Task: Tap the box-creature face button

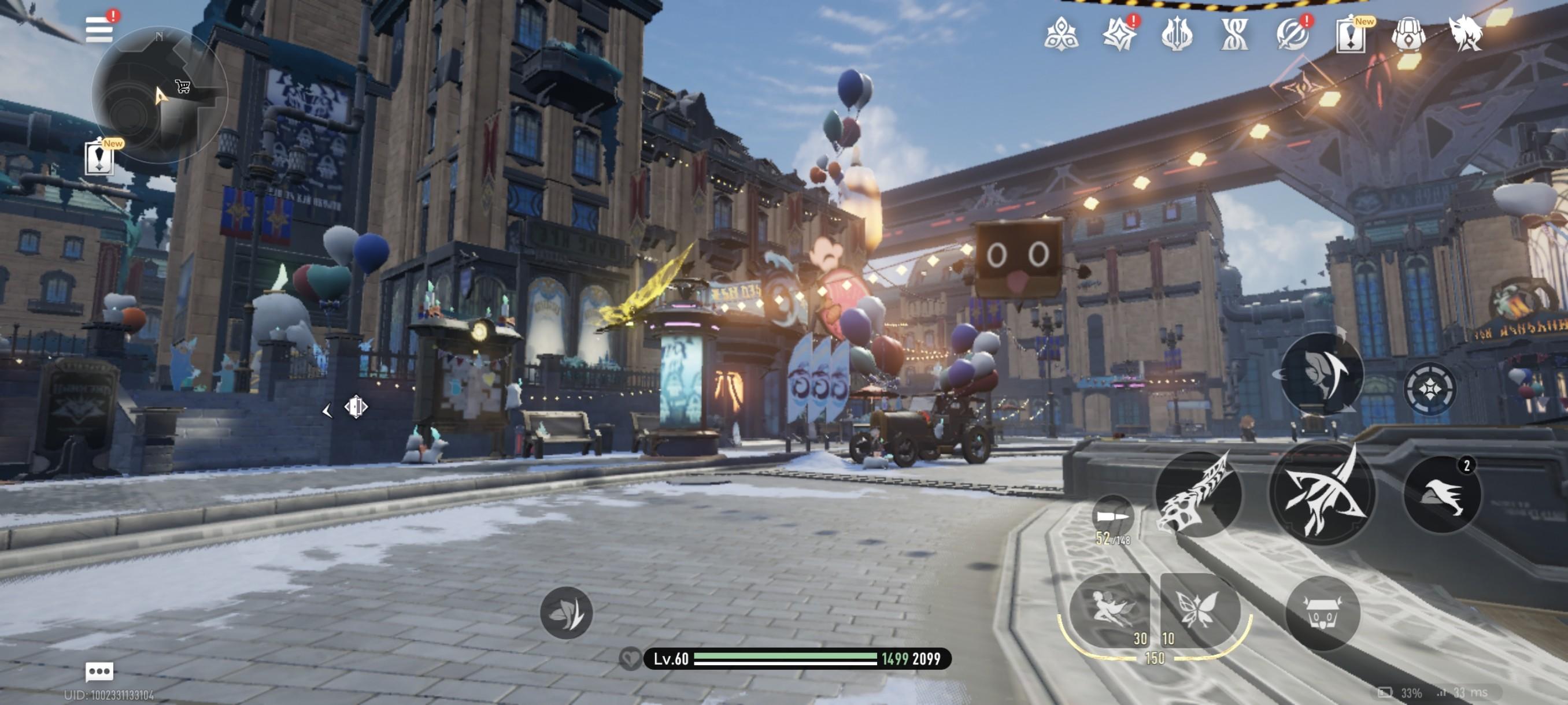Action: pyautogui.click(x=1322, y=614)
